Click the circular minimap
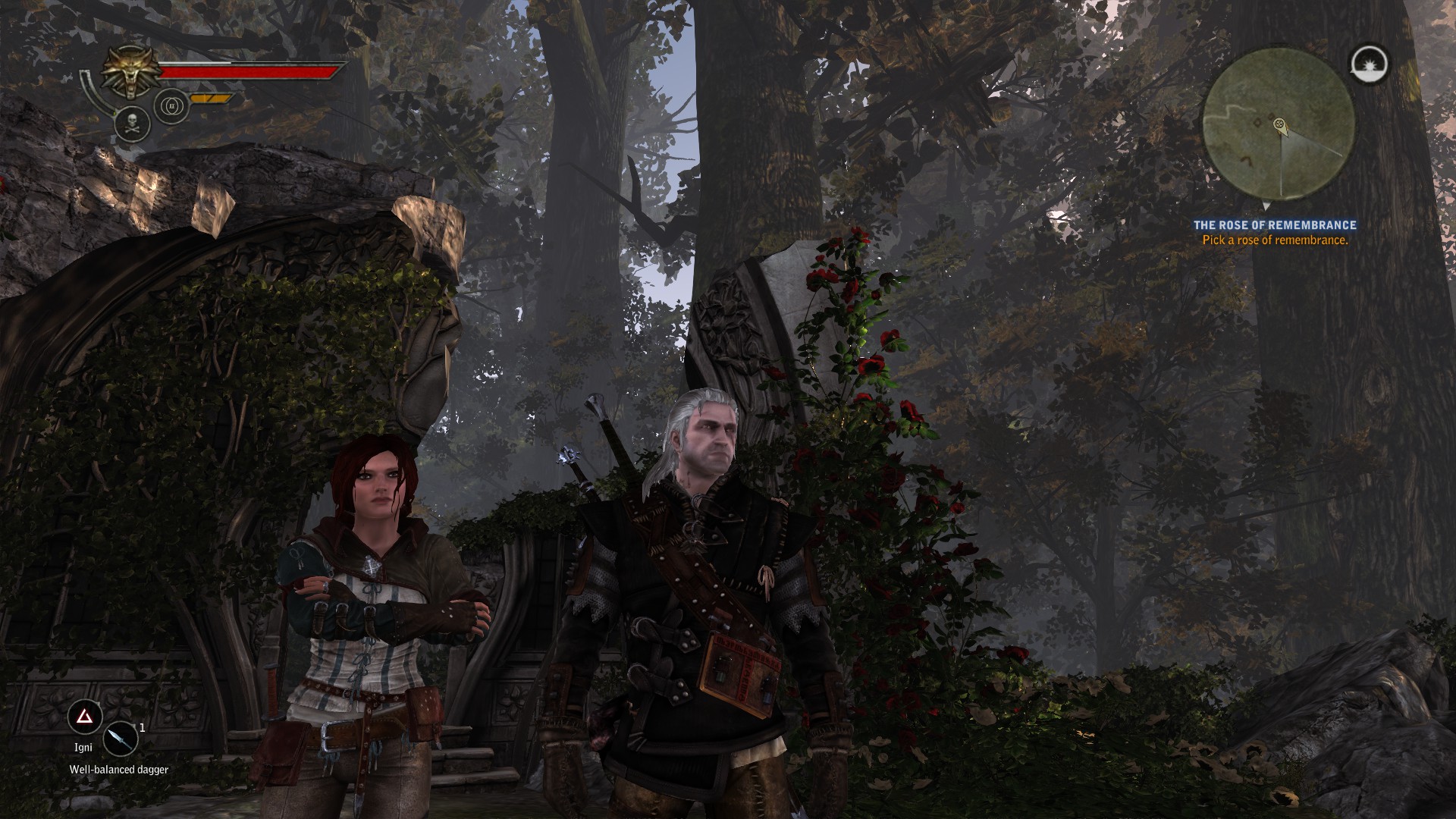This screenshot has width=1456, height=819. [x=1279, y=123]
